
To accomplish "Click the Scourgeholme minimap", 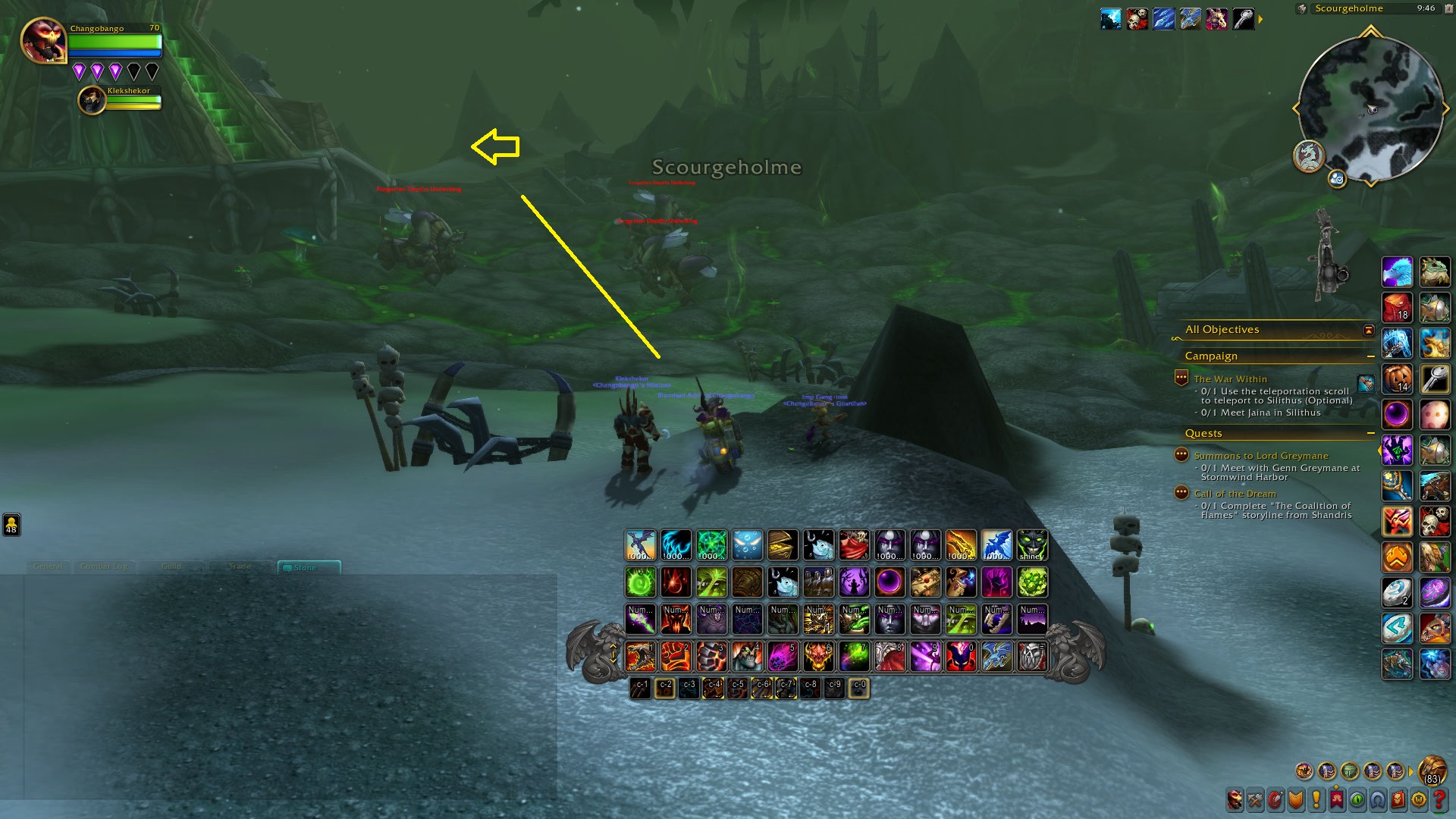I will tap(1370, 108).
